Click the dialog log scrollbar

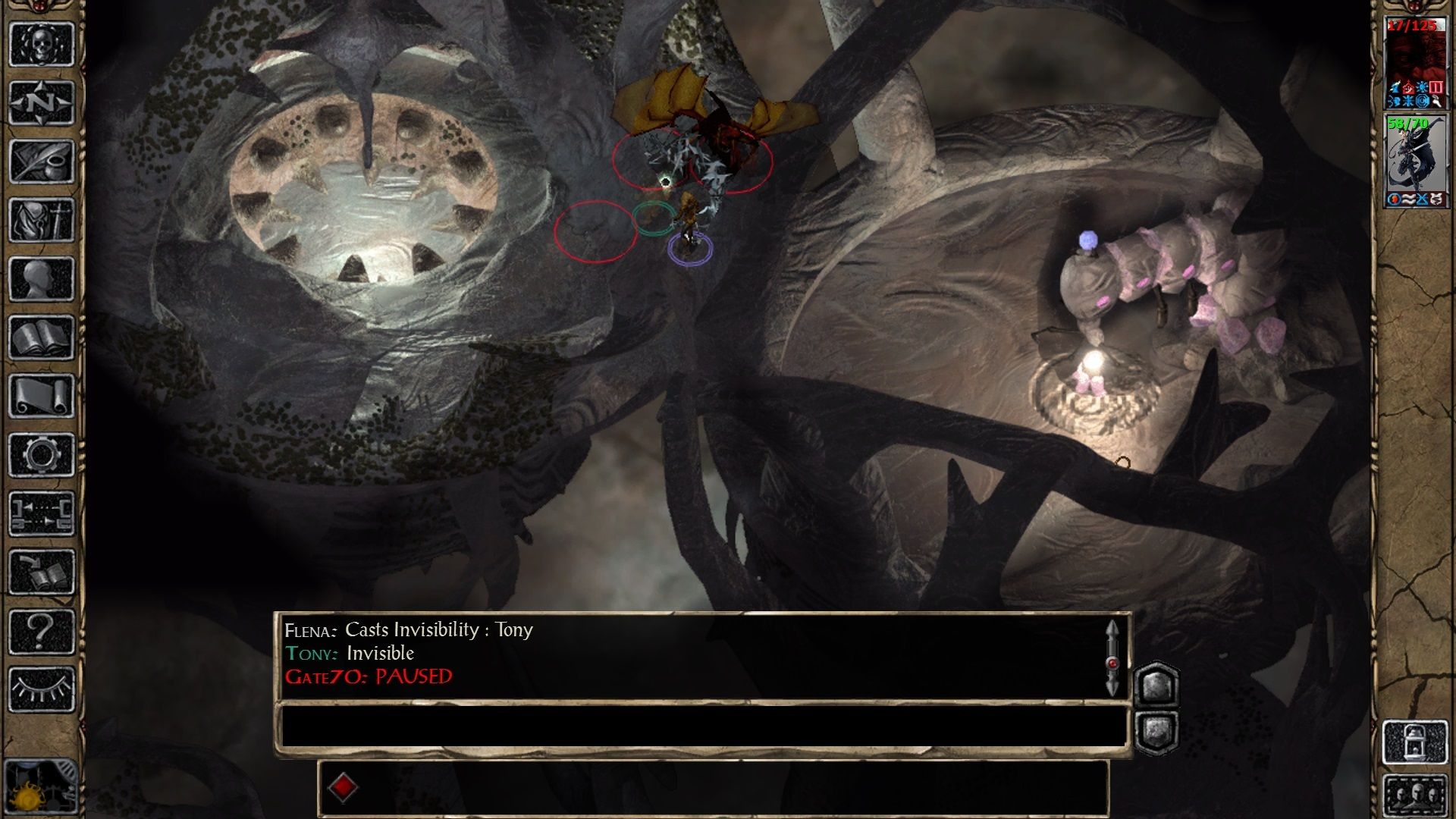[1112, 657]
